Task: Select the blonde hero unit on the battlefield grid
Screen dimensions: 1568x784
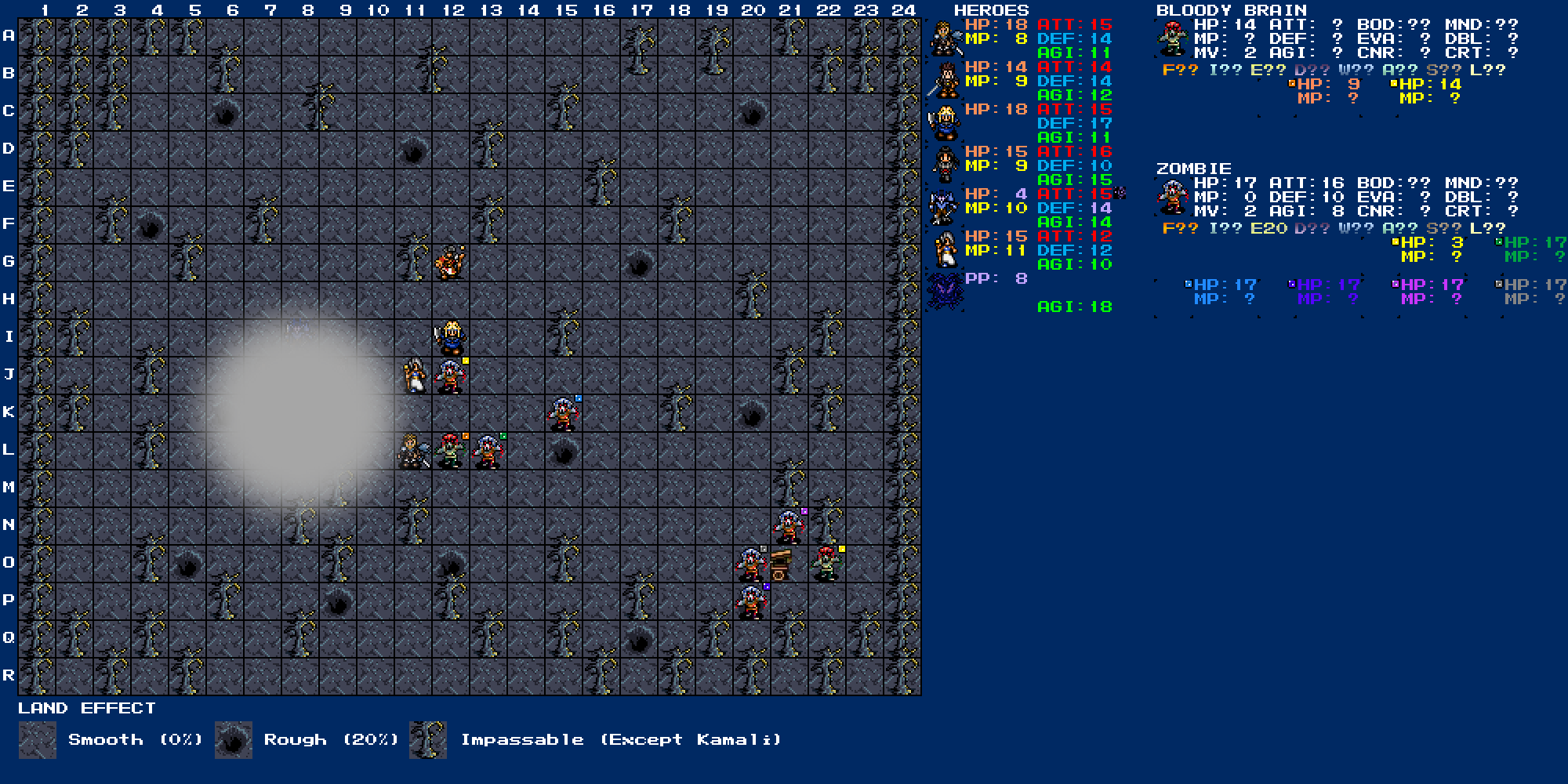Action: pyautogui.click(x=451, y=339)
